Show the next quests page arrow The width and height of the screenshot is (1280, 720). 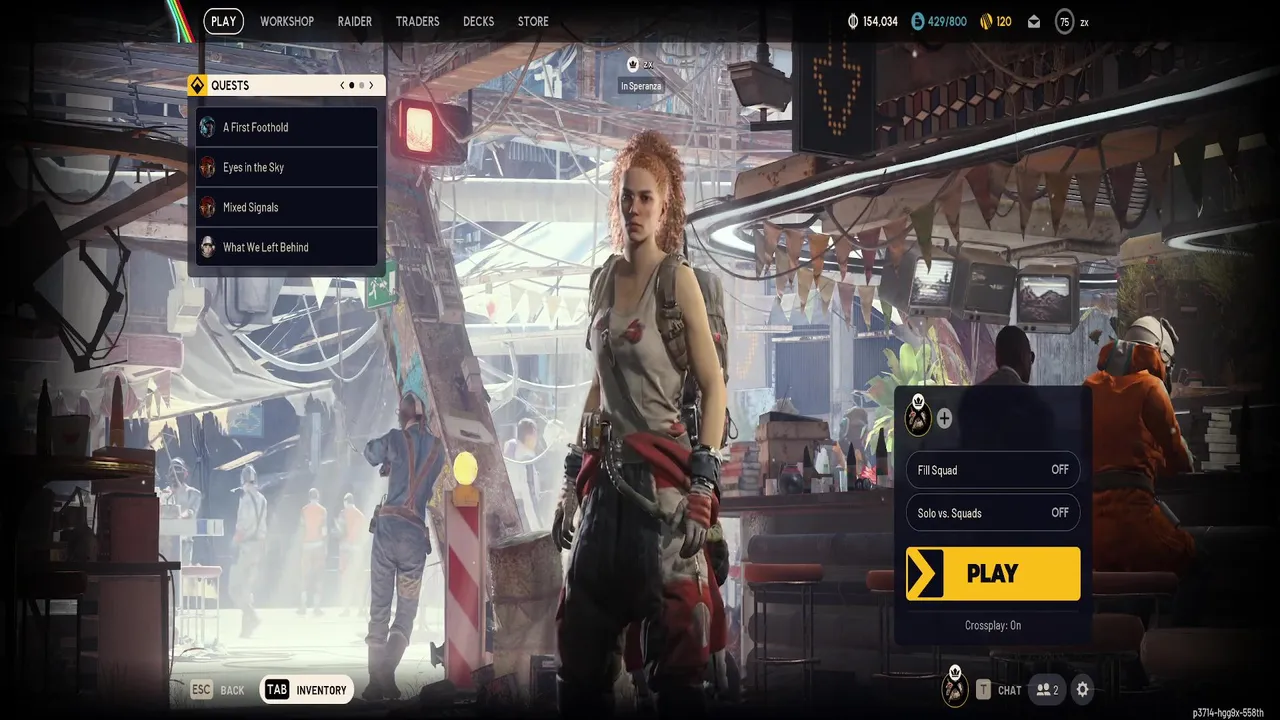[371, 86]
